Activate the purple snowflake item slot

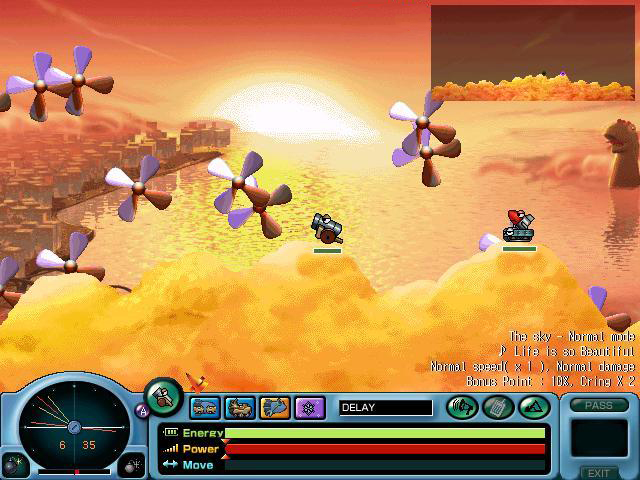310,407
